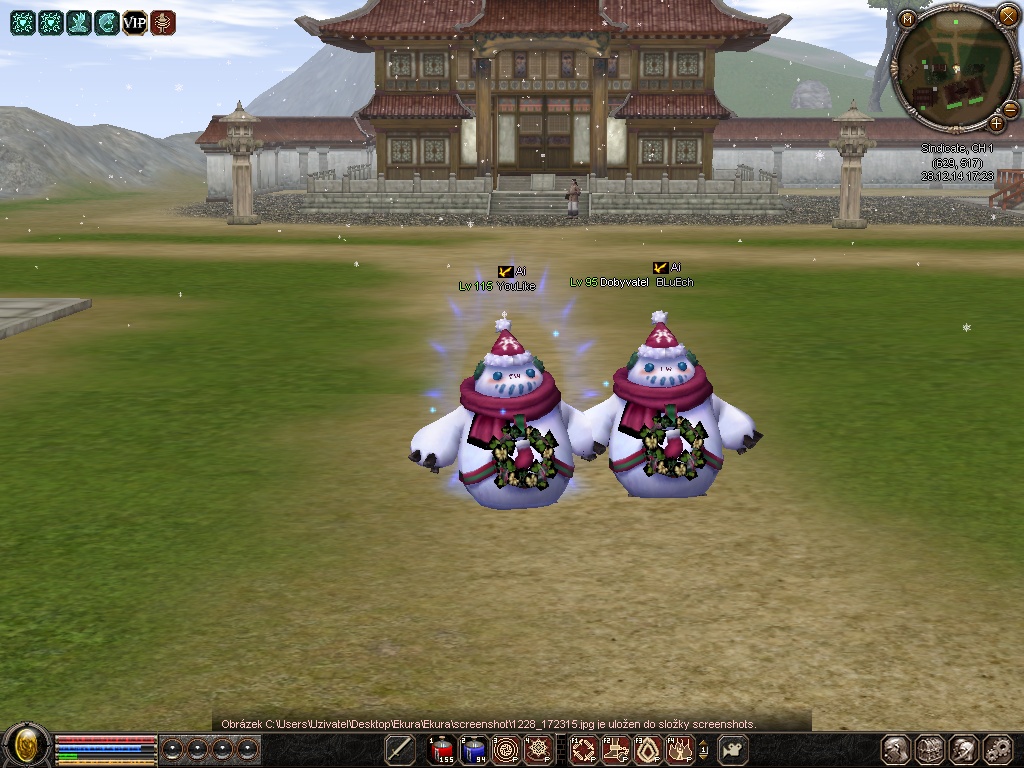Use the red potion in slot 1
1024x768 pixels.
(441, 750)
